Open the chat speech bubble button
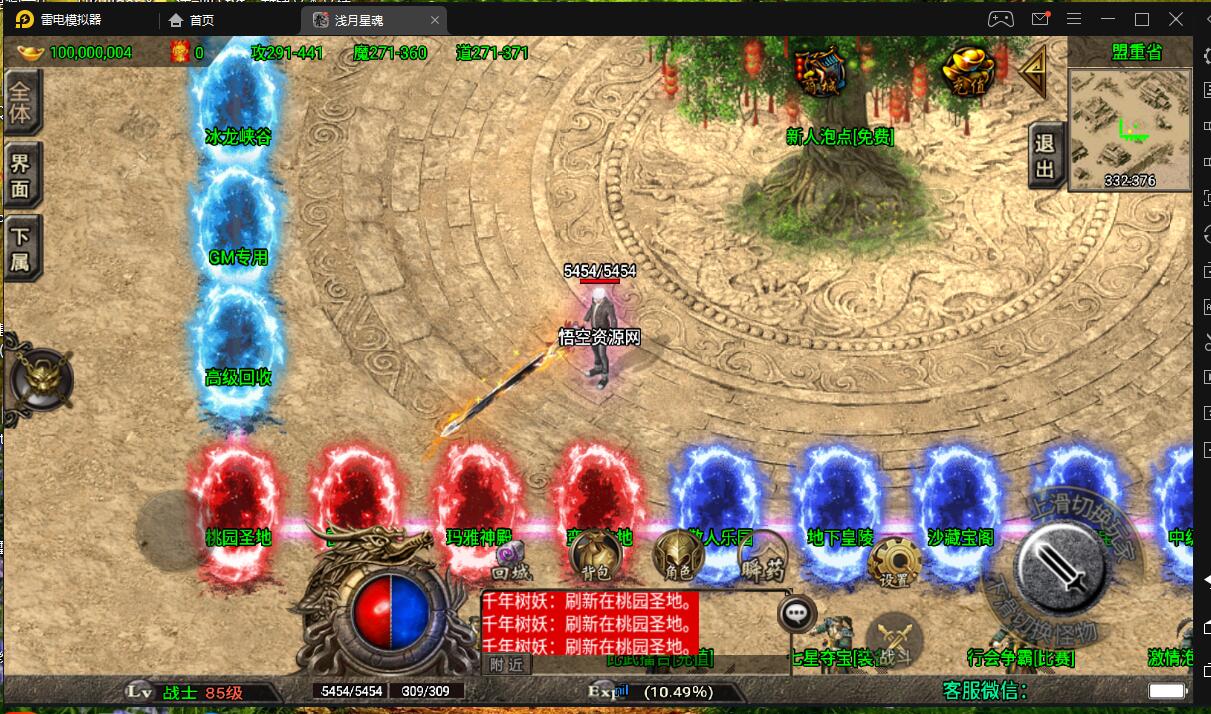The height and width of the screenshot is (714, 1211). [797, 614]
